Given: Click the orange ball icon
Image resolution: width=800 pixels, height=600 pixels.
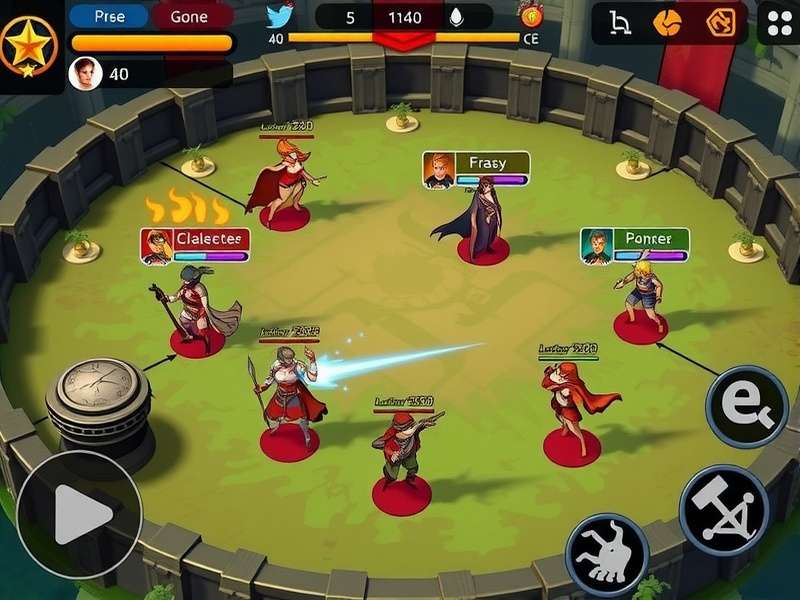Looking at the screenshot, I should tap(667, 21).
